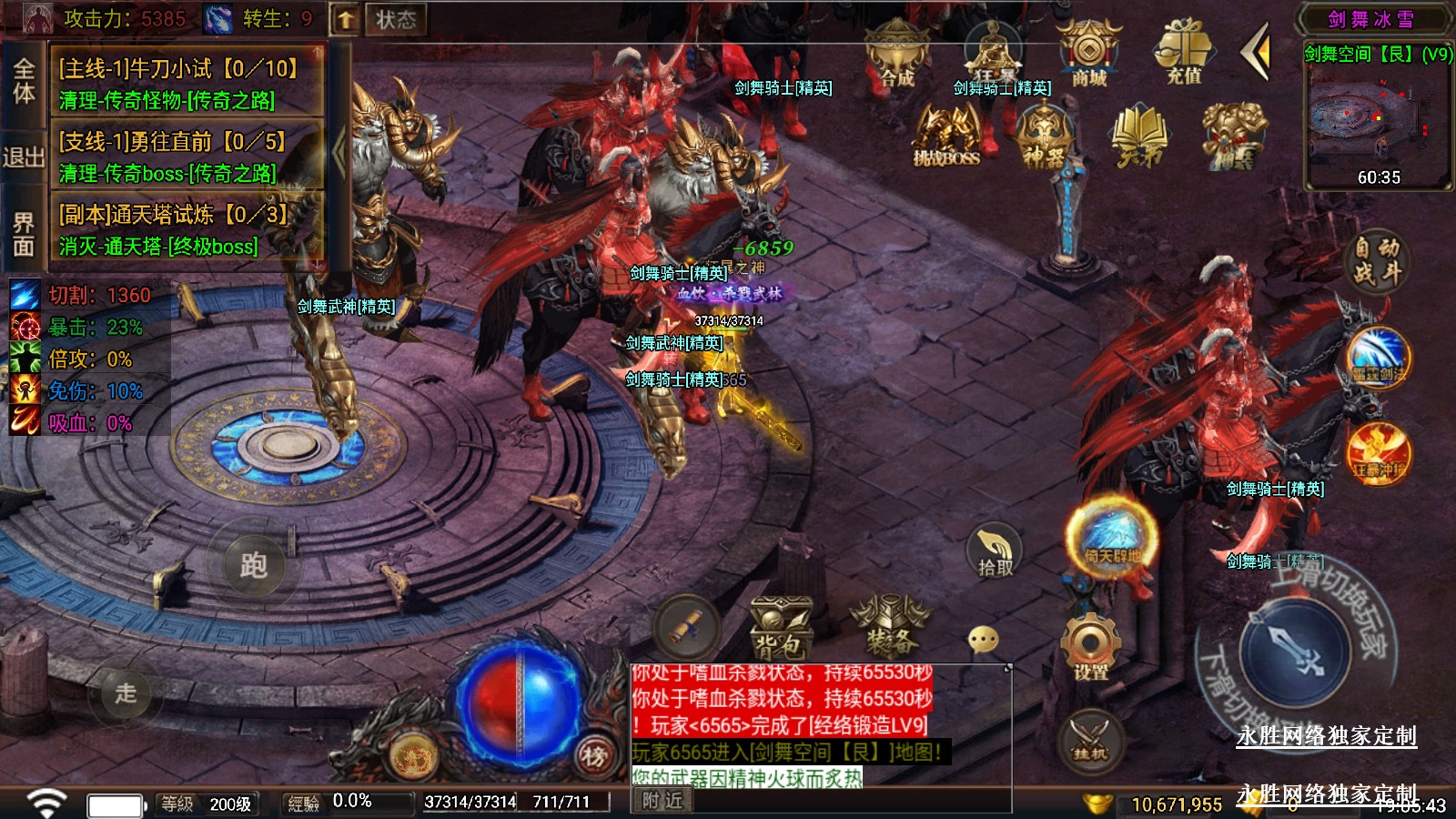The height and width of the screenshot is (819, 1456).
Task: Collapse the top icon bar with the arrow
Action: tap(1256, 53)
